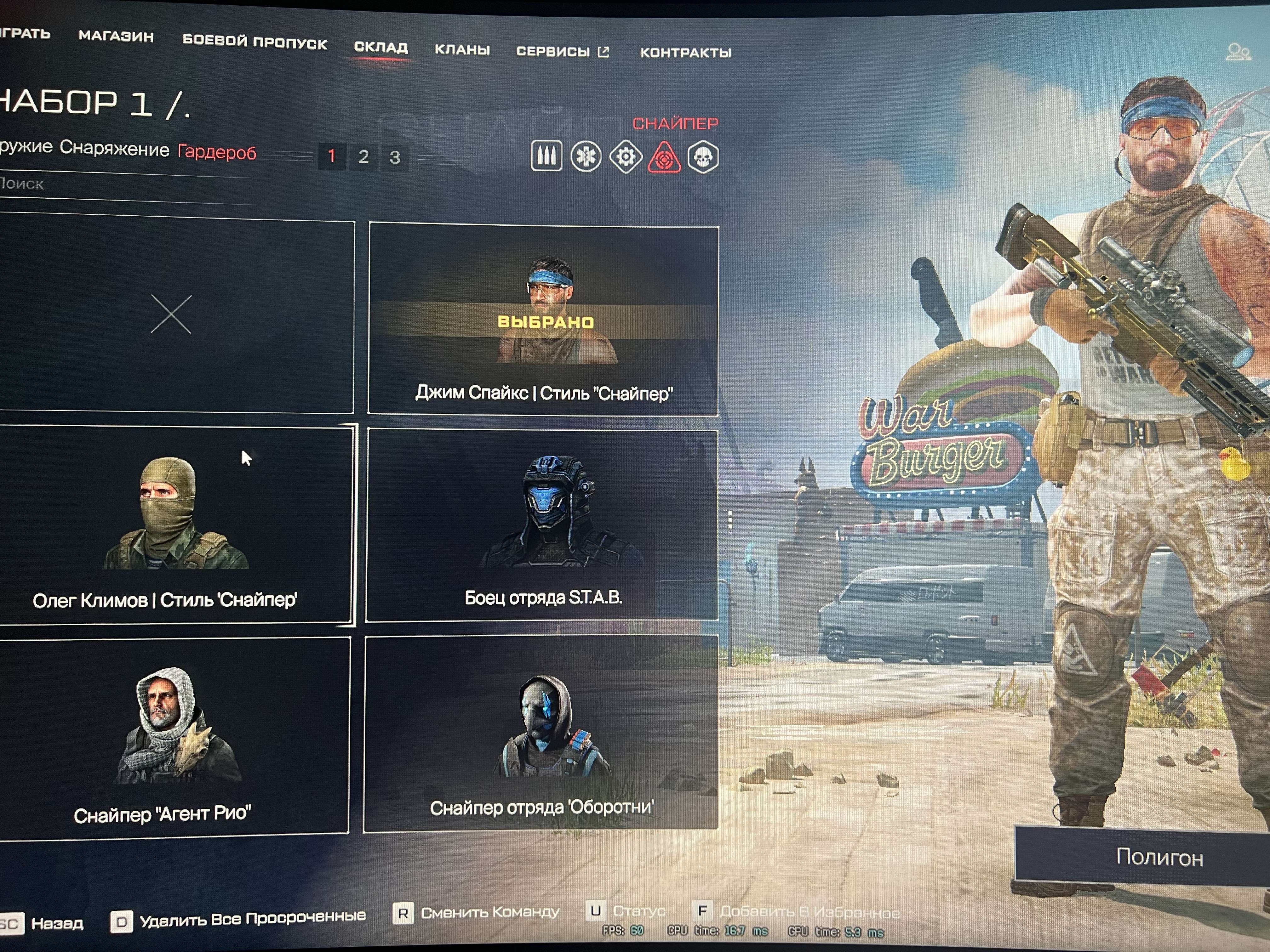Click the Поиск search field
Viewport: 1270px width, 952px height.
[x=115, y=185]
